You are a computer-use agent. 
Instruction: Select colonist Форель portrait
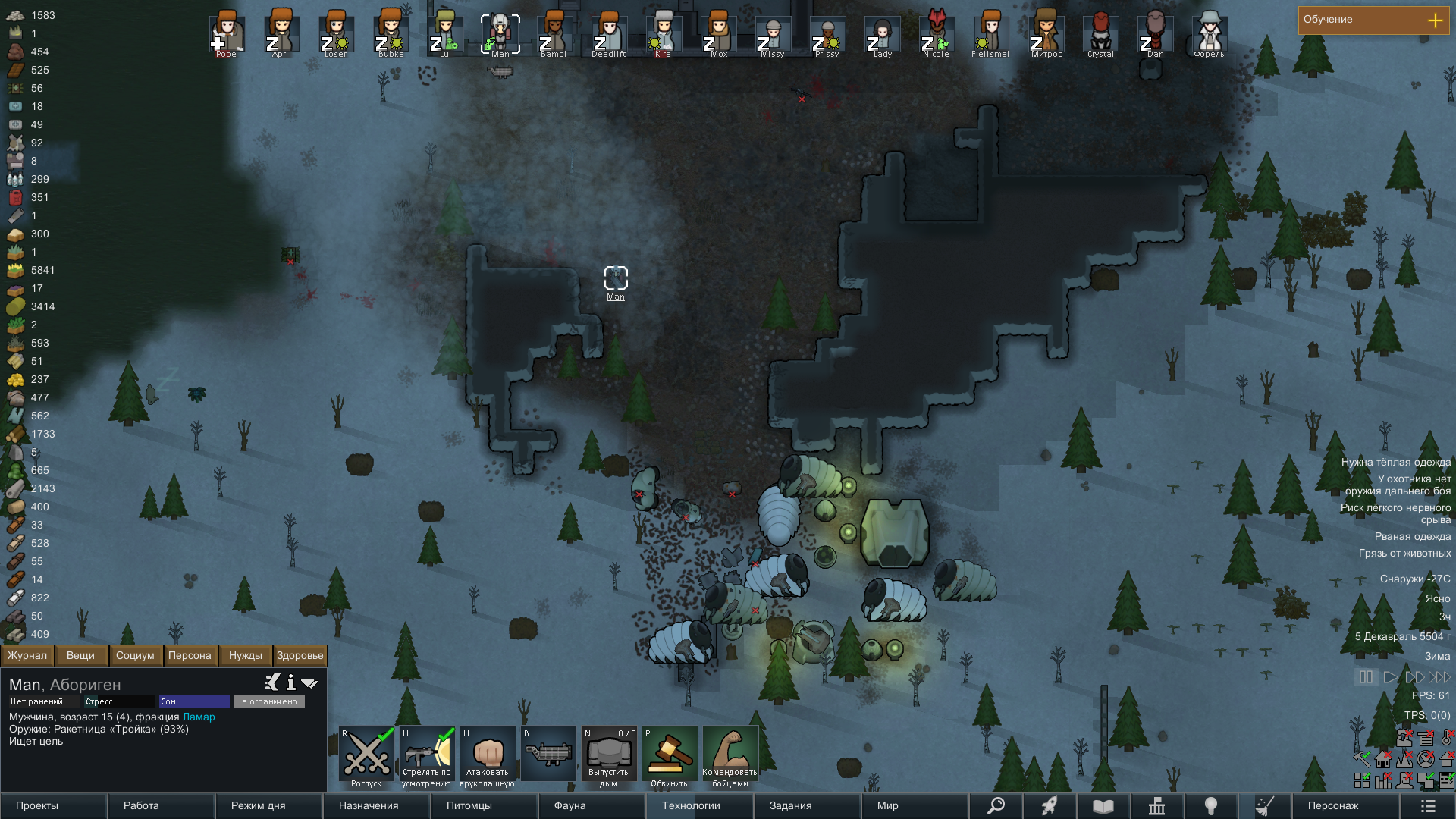(x=1209, y=33)
